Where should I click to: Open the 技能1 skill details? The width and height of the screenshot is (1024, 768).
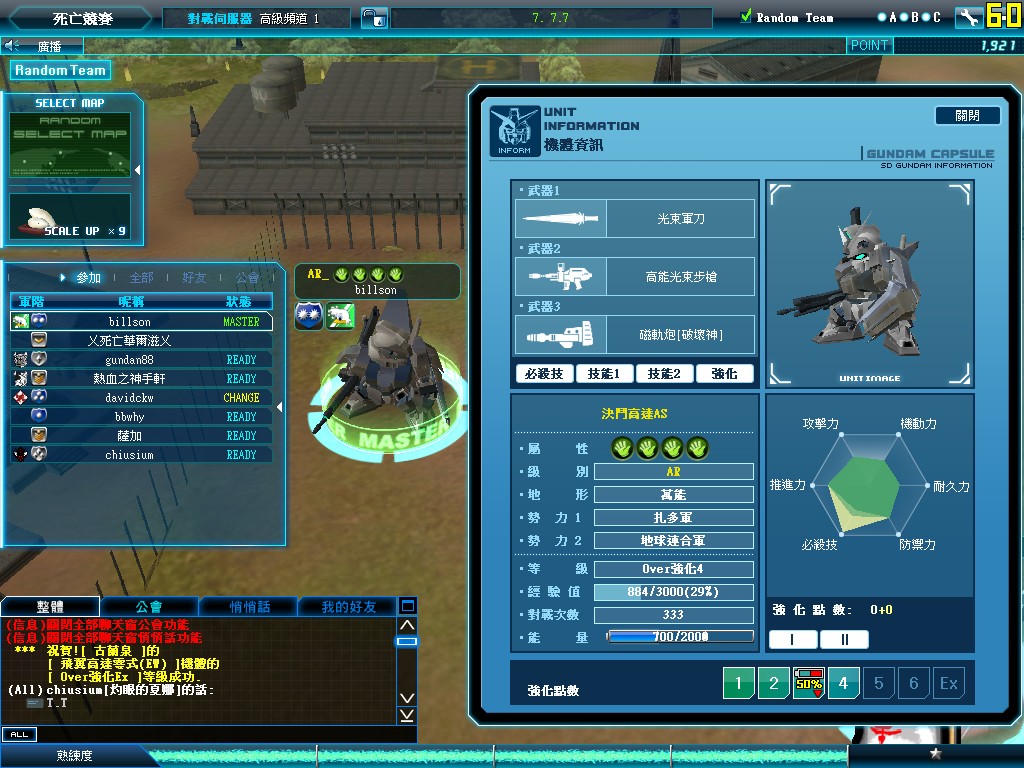click(x=605, y=373)
